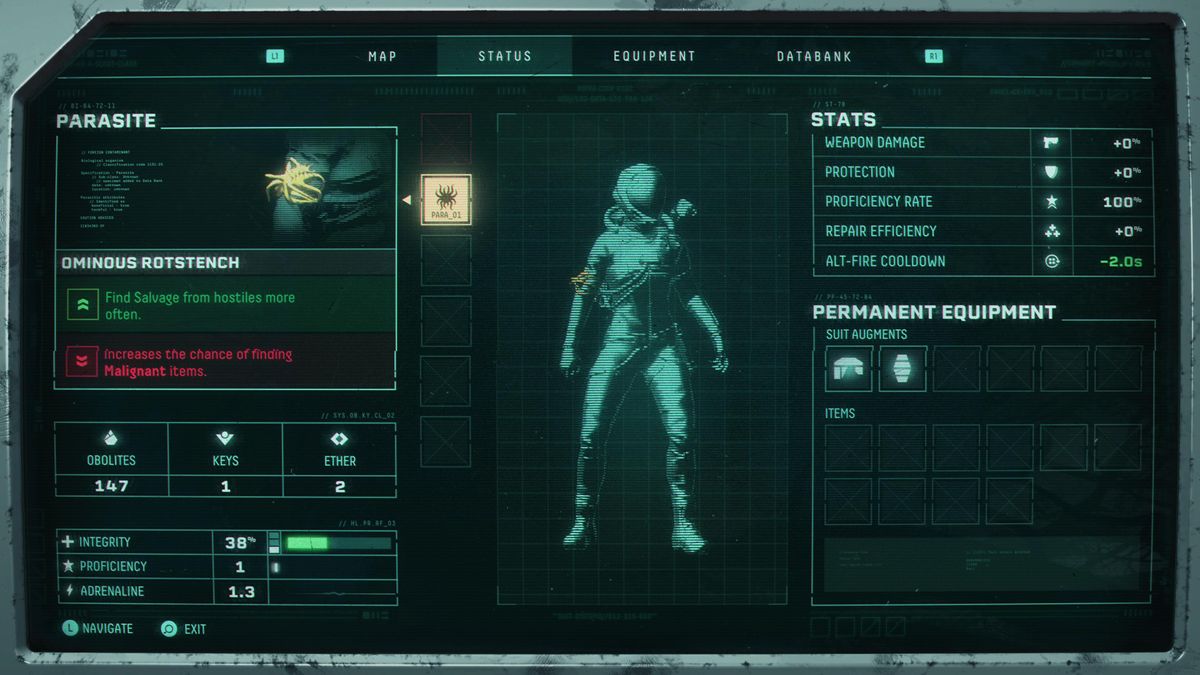
Task: Select the Malignant items negative effect entry
Action: coord(226,362)
